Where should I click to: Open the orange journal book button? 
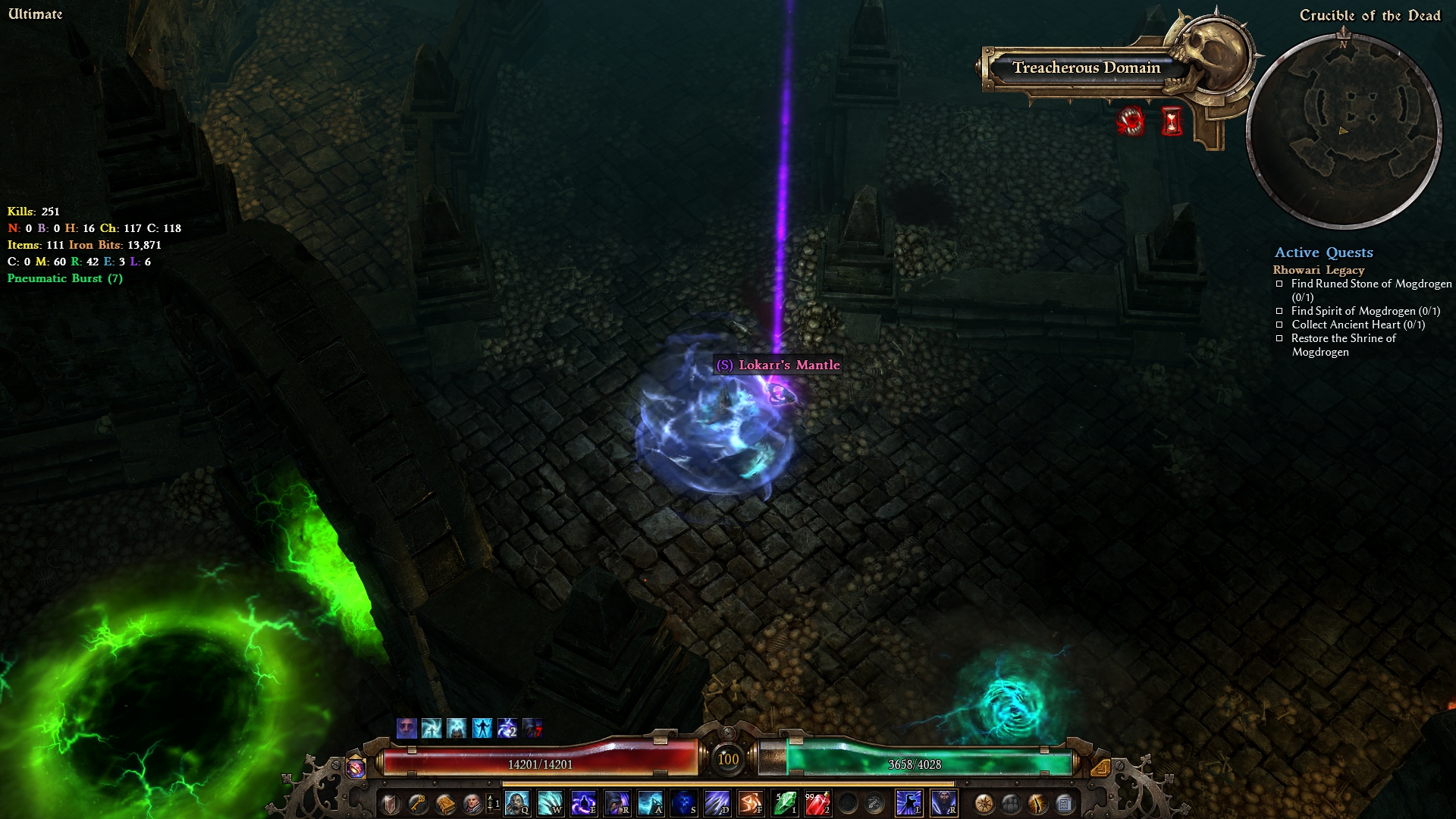click(x=445, y=803)
